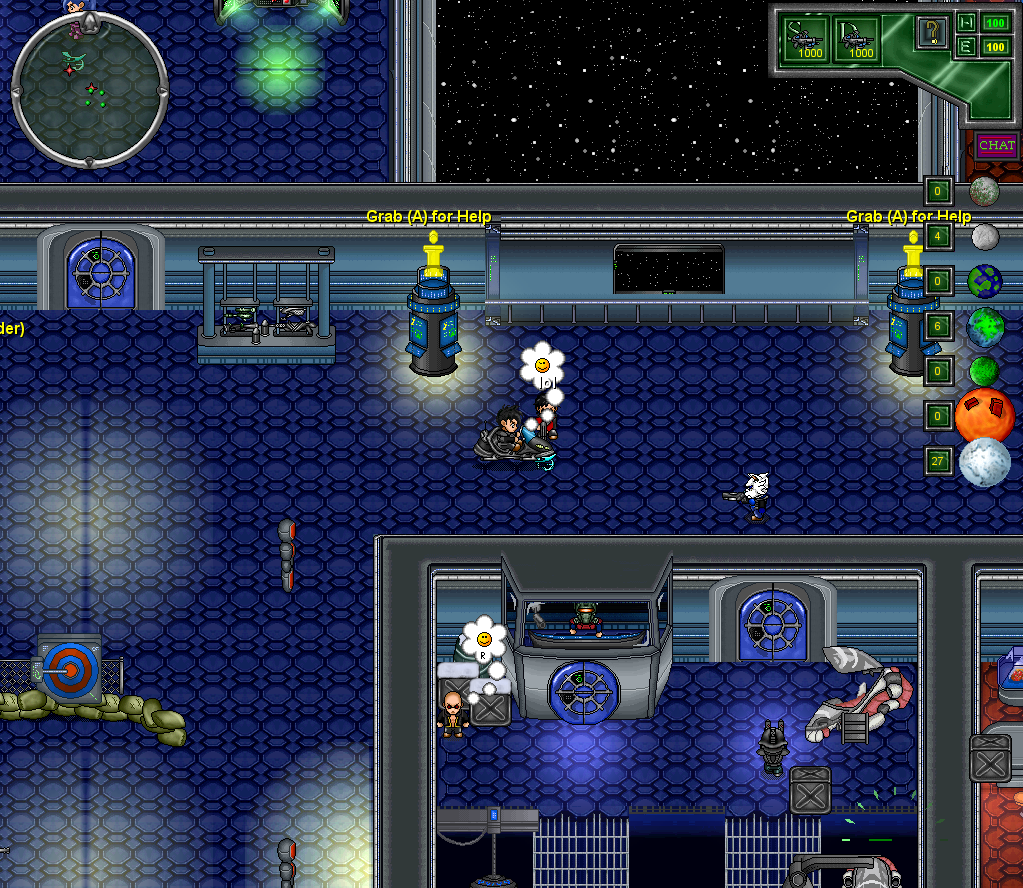1023x888 pixels.
Task: Choose the pale grey moon planet
Action: 985,237
